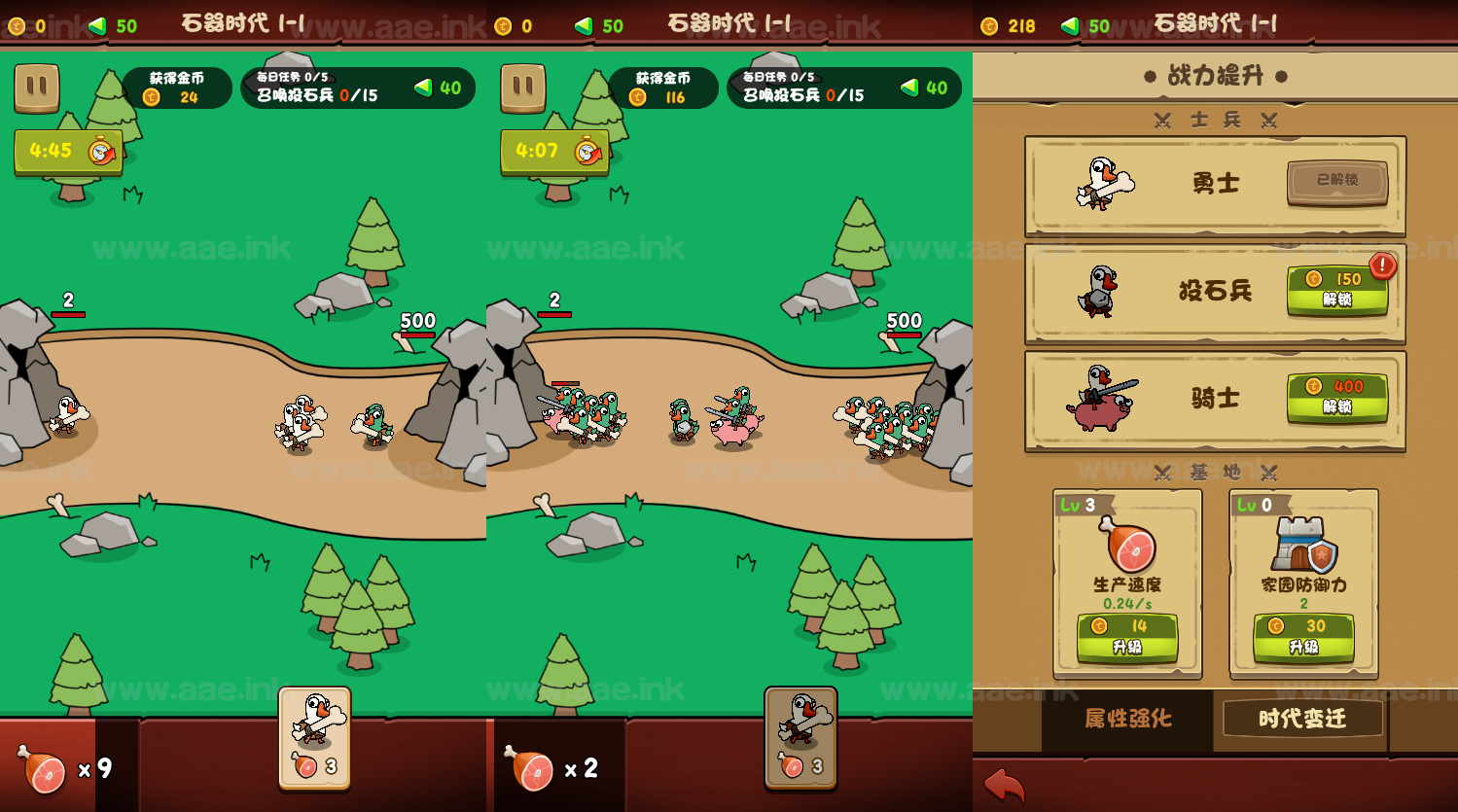Summon a warrior using the bright goose card
The width and height of the screenshot is (1458, 812).
coord(315,737)
